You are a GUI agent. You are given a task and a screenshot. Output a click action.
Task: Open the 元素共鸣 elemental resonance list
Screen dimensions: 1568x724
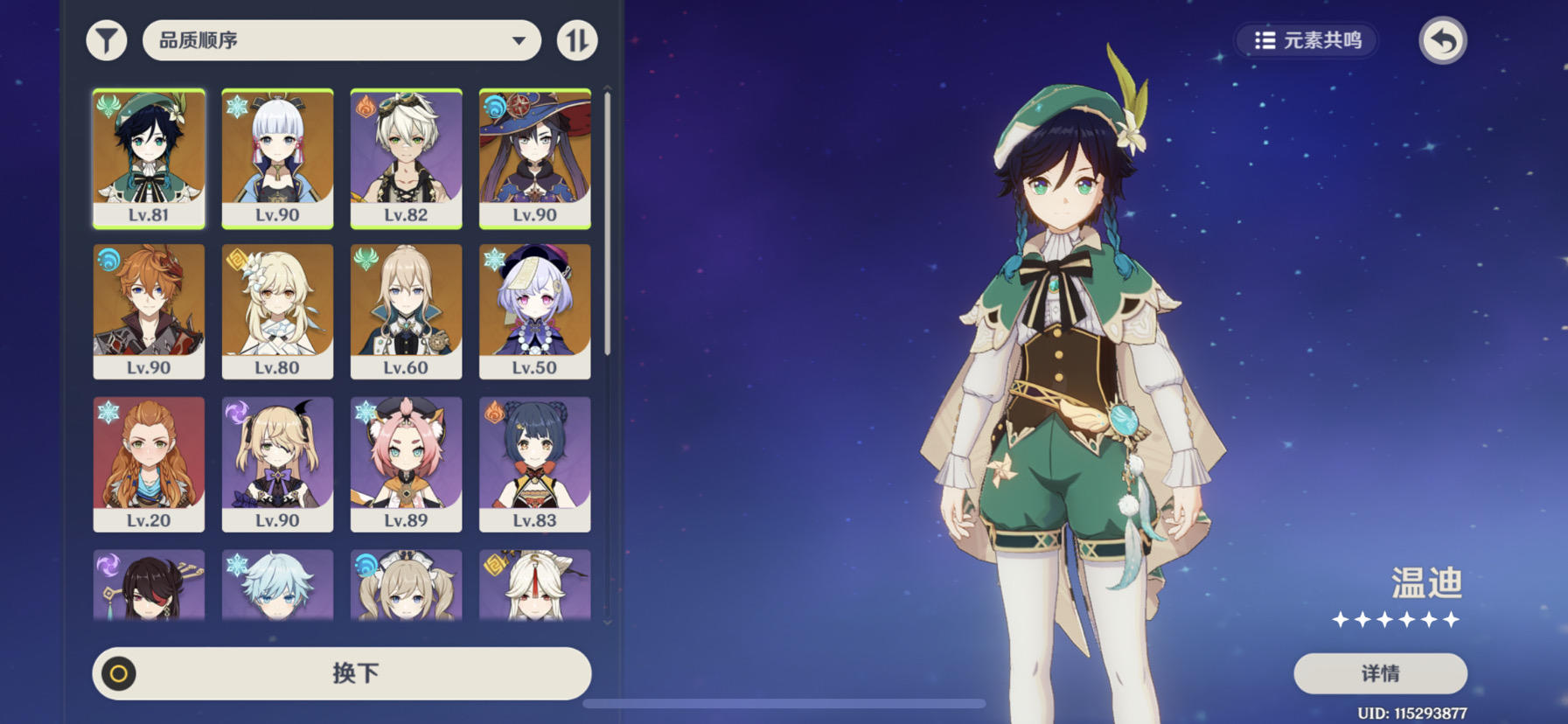pyautogui.click(x=1307, y=40)
